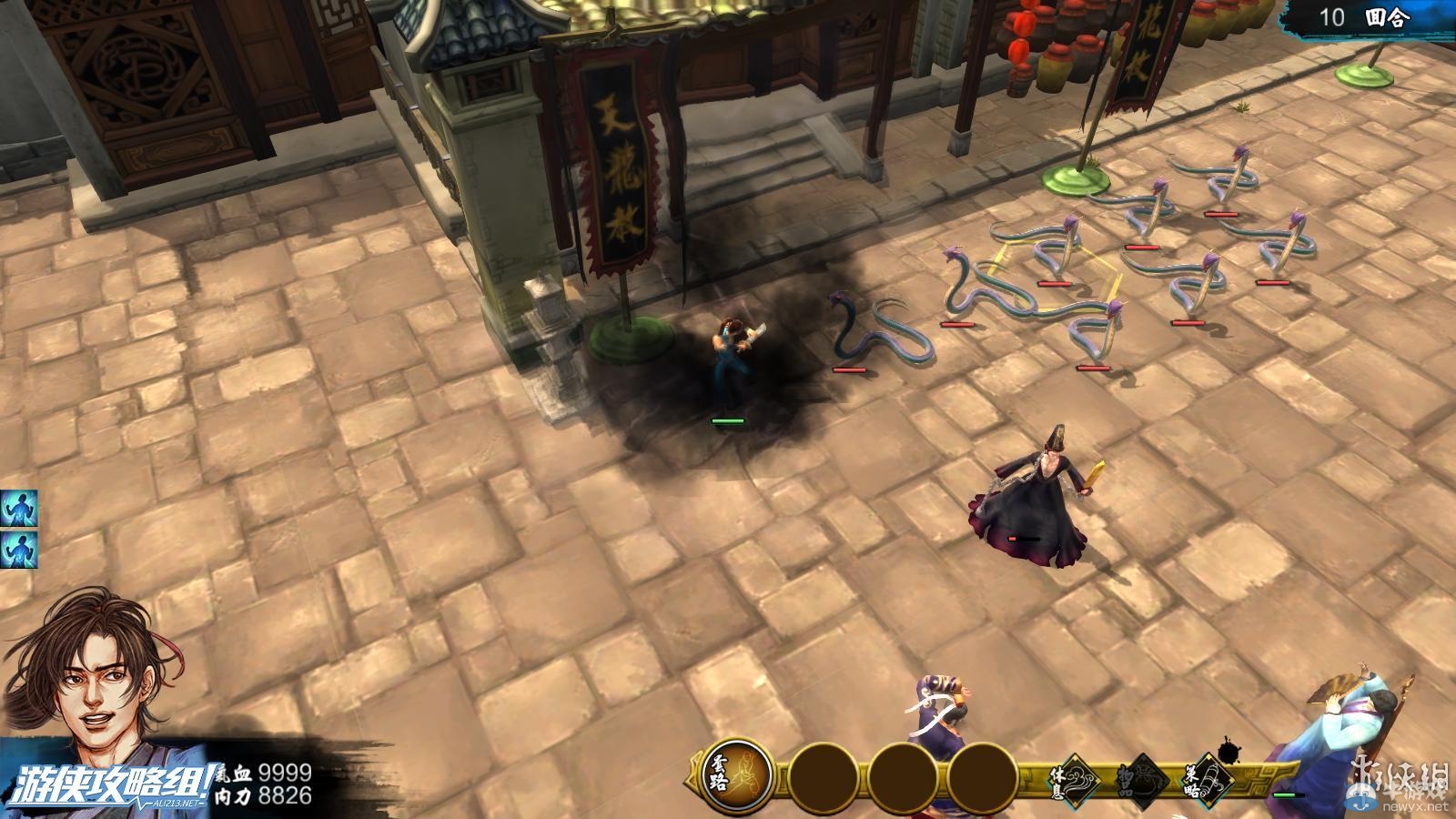Choose the 休息 rest action
Screen dimensions: 1456x819
(x=1079, y=777)
